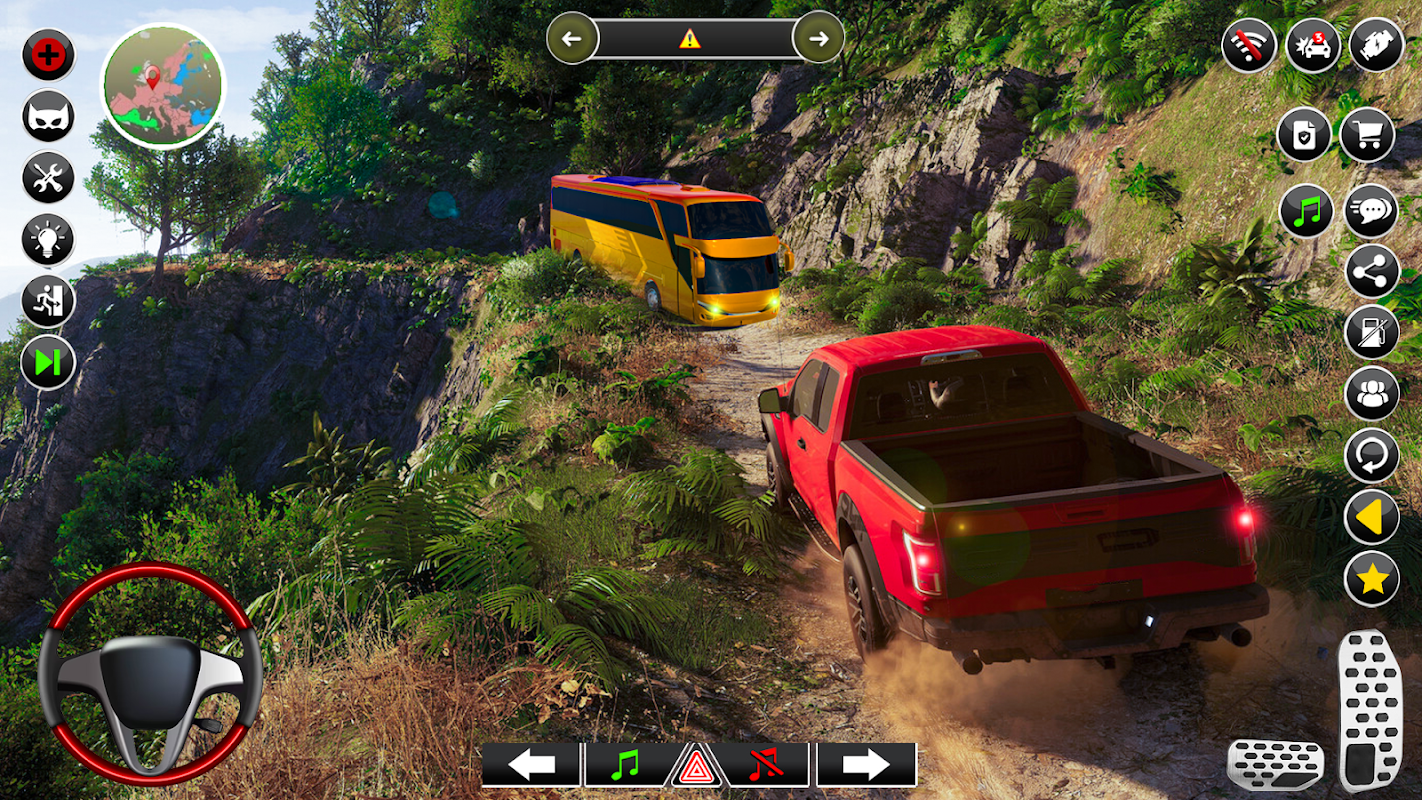Image resolution: width=1422 pixels, height=800 pixels.
Task: Activate the engine icon button
Action: (1377, 45)
